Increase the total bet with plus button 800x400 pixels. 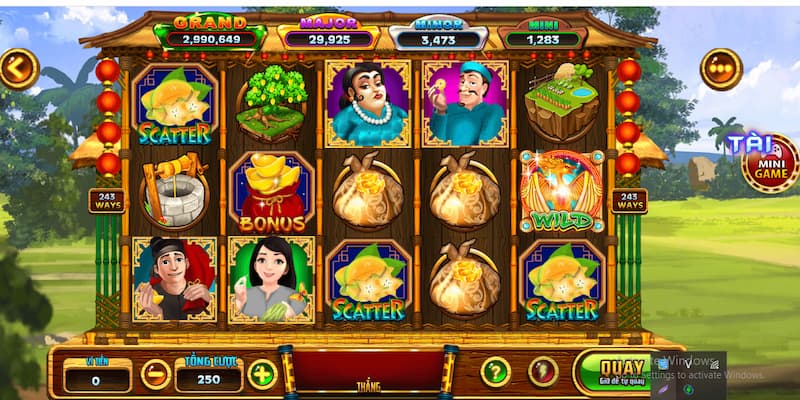coord(262,374)
